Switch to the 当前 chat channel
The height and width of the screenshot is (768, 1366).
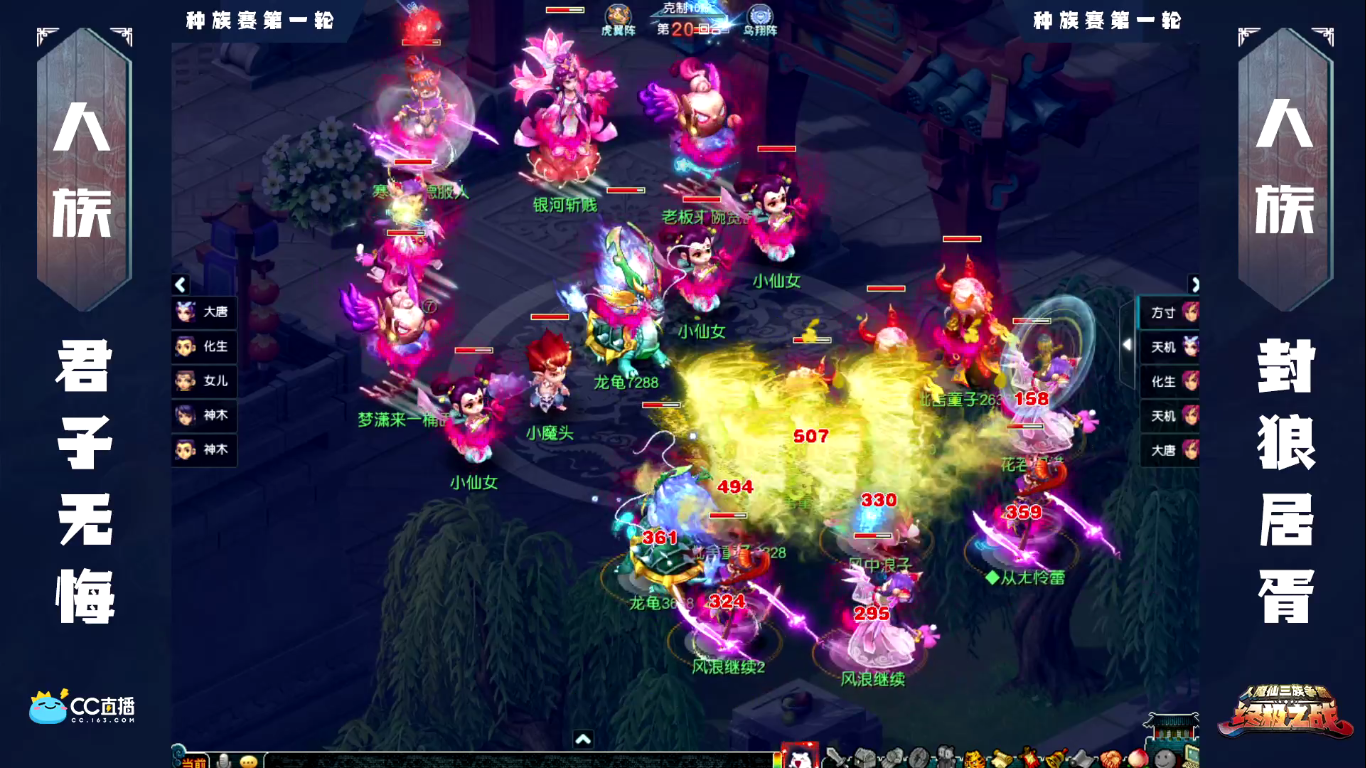(195, 761)
